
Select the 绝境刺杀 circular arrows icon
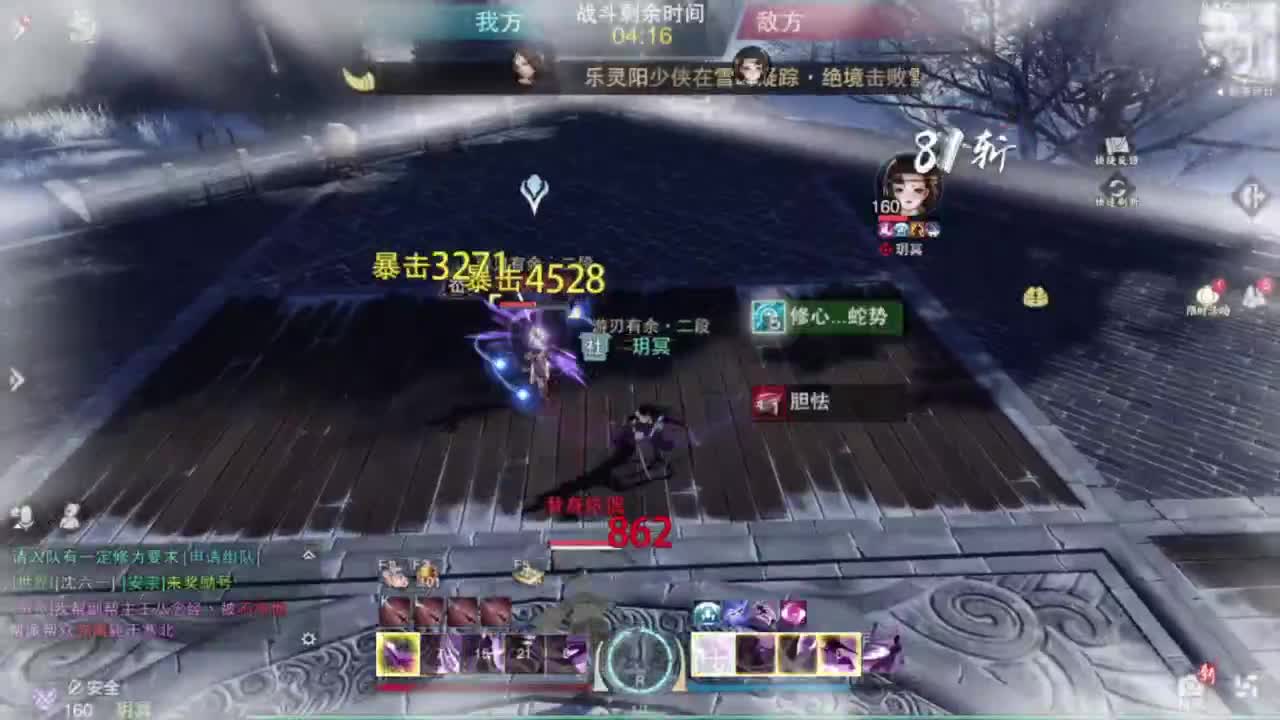pyautogui.click(x=1117, y=187)
